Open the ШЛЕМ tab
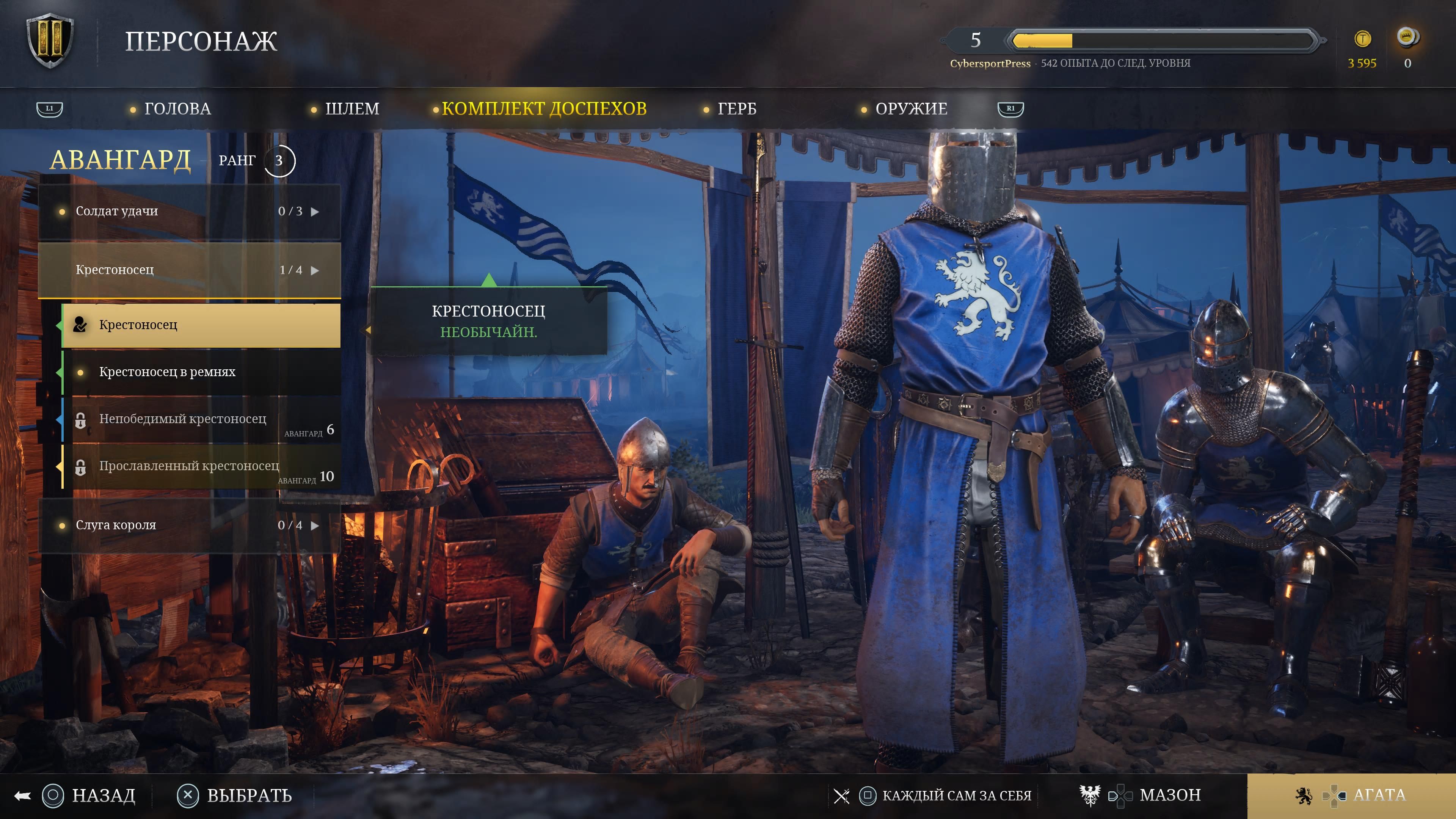The image size is (1456, 819). pyautogui.click(x=351, y=108)
